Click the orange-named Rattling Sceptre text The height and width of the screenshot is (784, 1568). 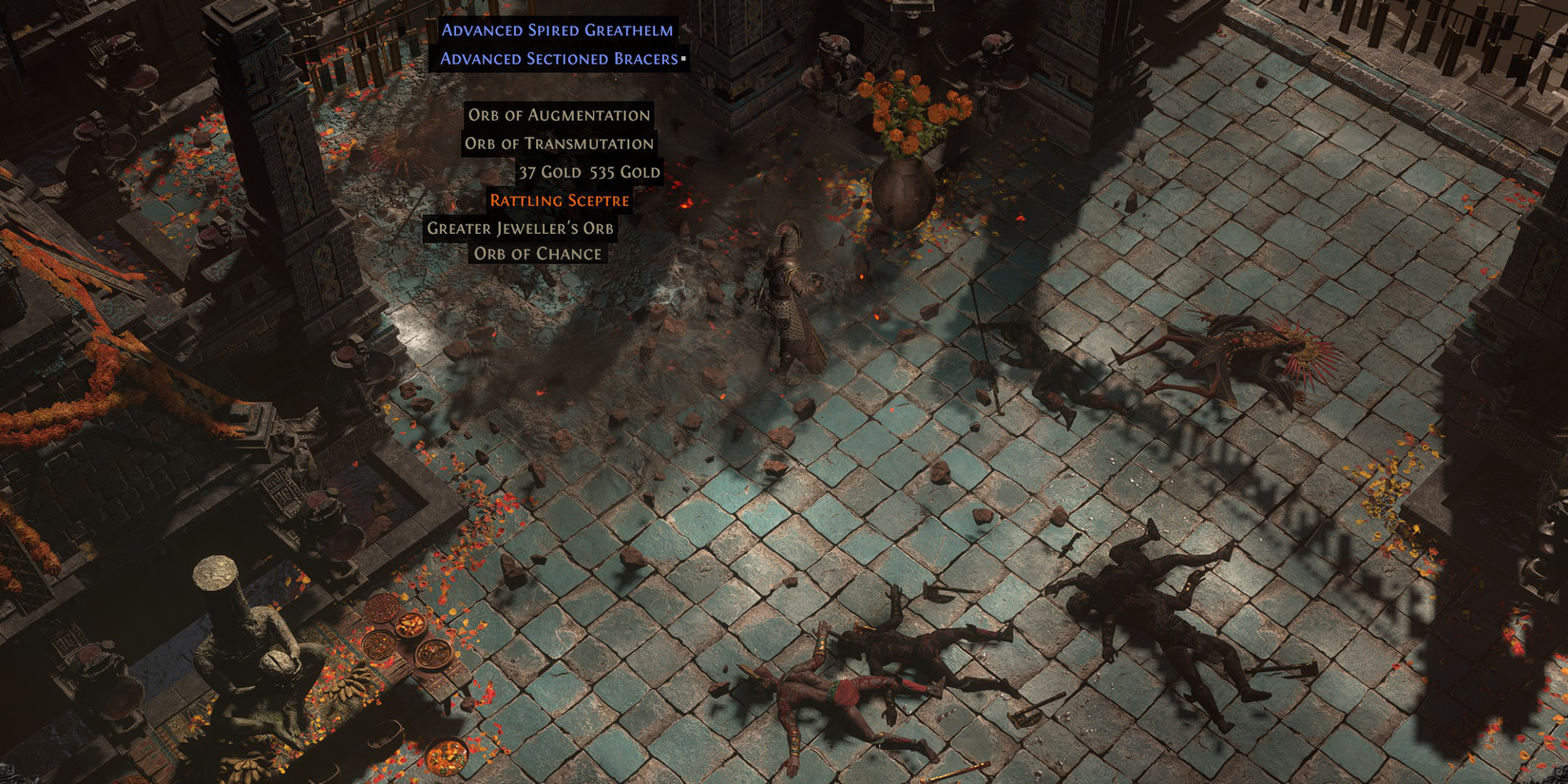(x=559, y=201)
